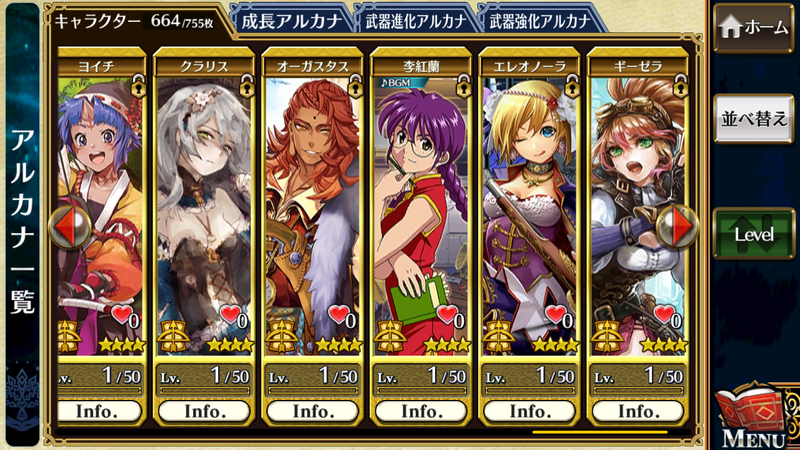Select the ヨイチ character card
Screen dimensions: 800x450
[x=100, y=200]
